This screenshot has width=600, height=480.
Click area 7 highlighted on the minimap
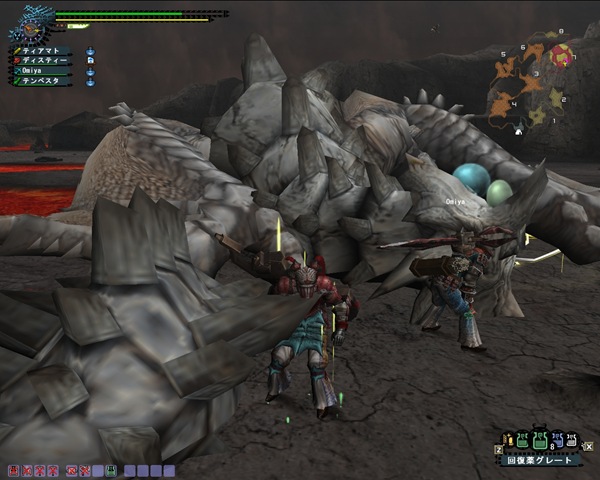point(561,53)
